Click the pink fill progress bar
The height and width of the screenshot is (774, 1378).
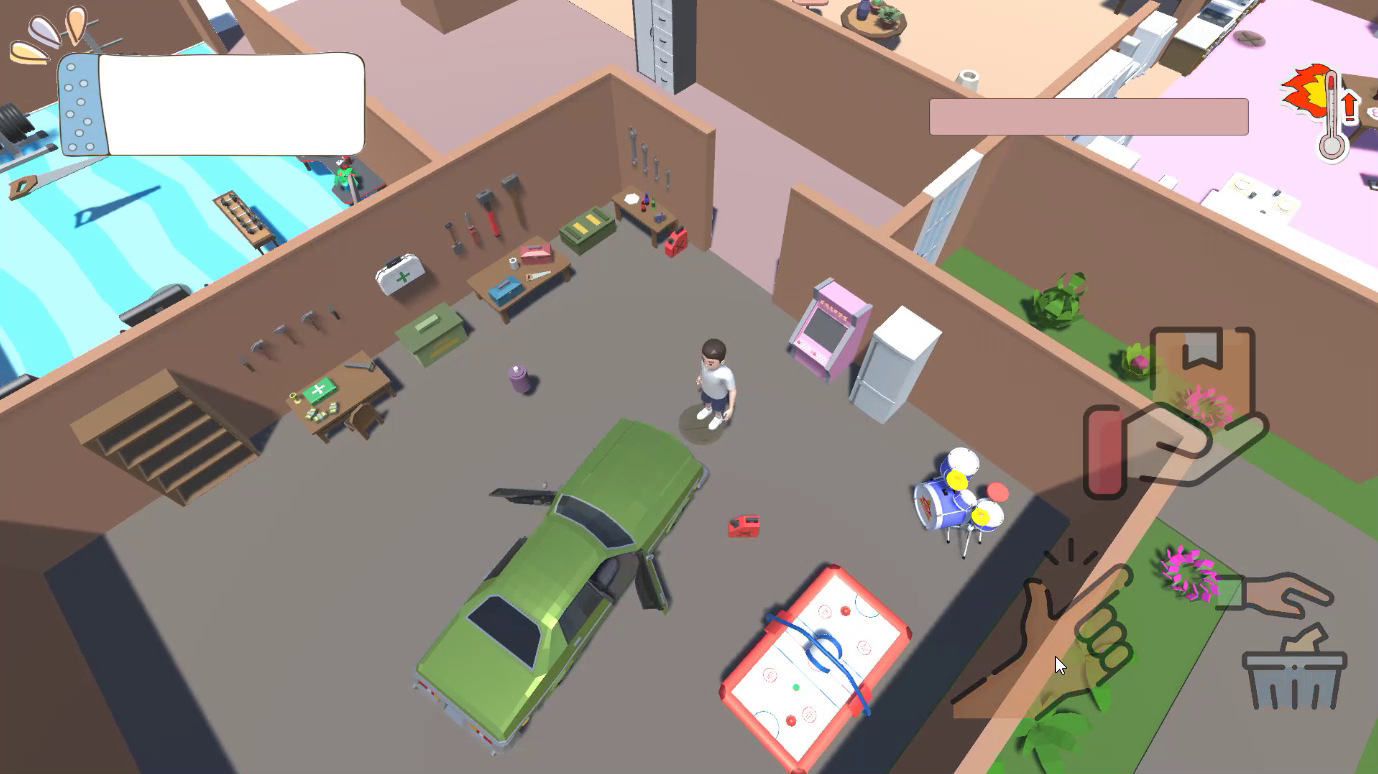click(x=1087, y=117)
